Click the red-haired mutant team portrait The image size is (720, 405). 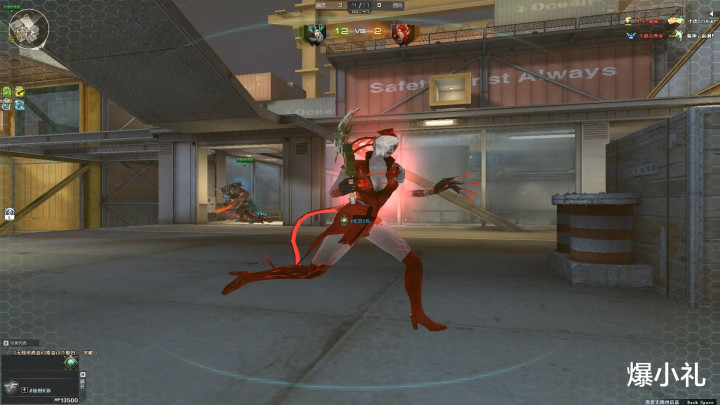(x=402, y=34)
